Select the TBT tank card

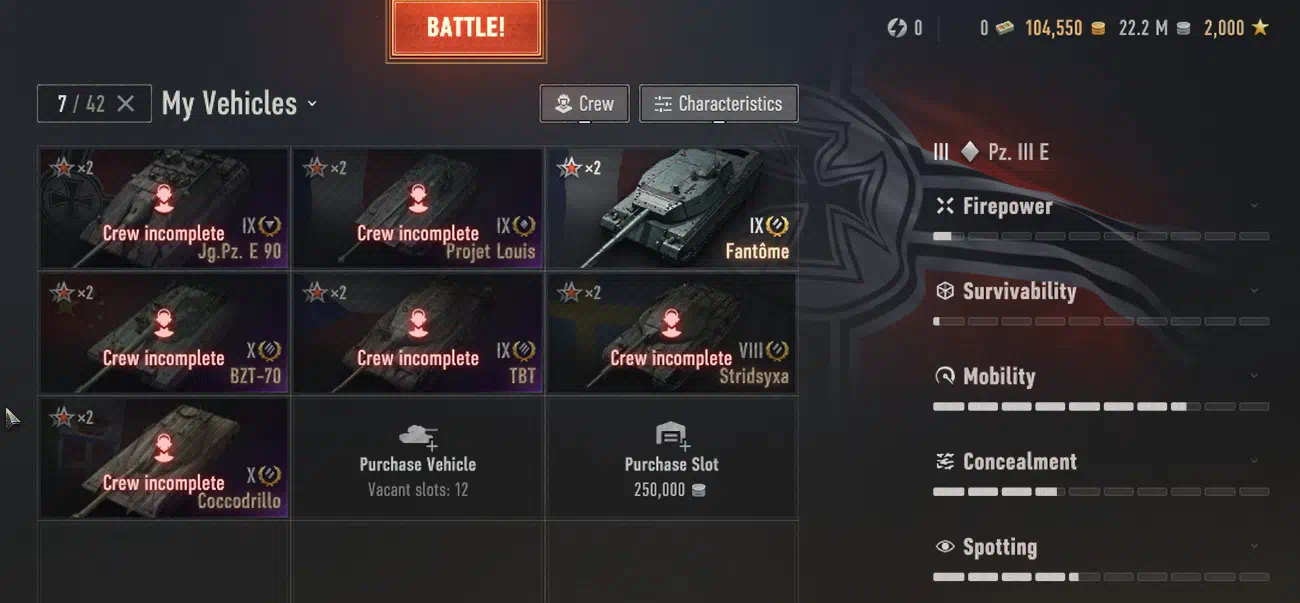(x=418, y=333)
